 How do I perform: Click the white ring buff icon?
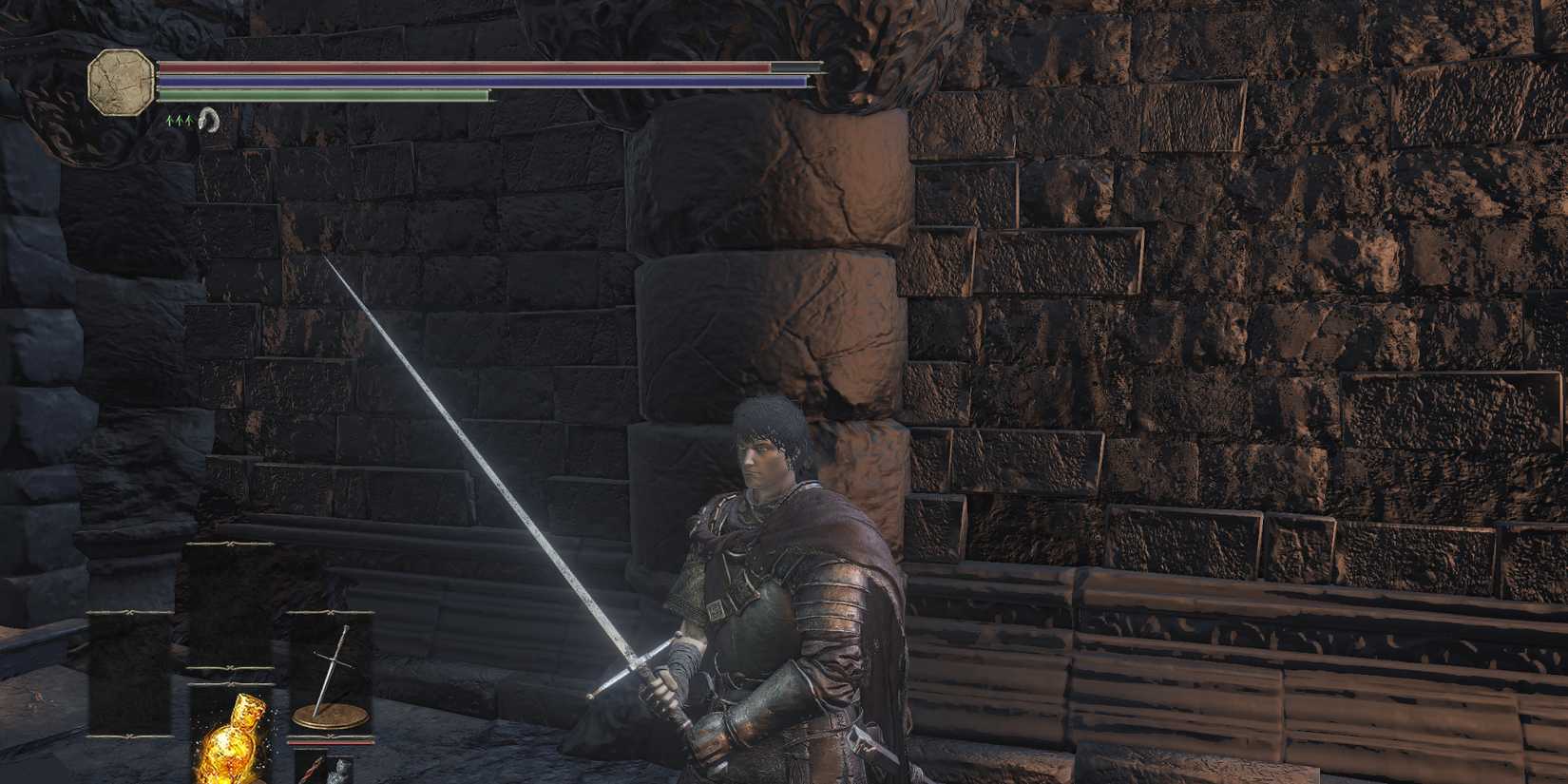[210, 121]
